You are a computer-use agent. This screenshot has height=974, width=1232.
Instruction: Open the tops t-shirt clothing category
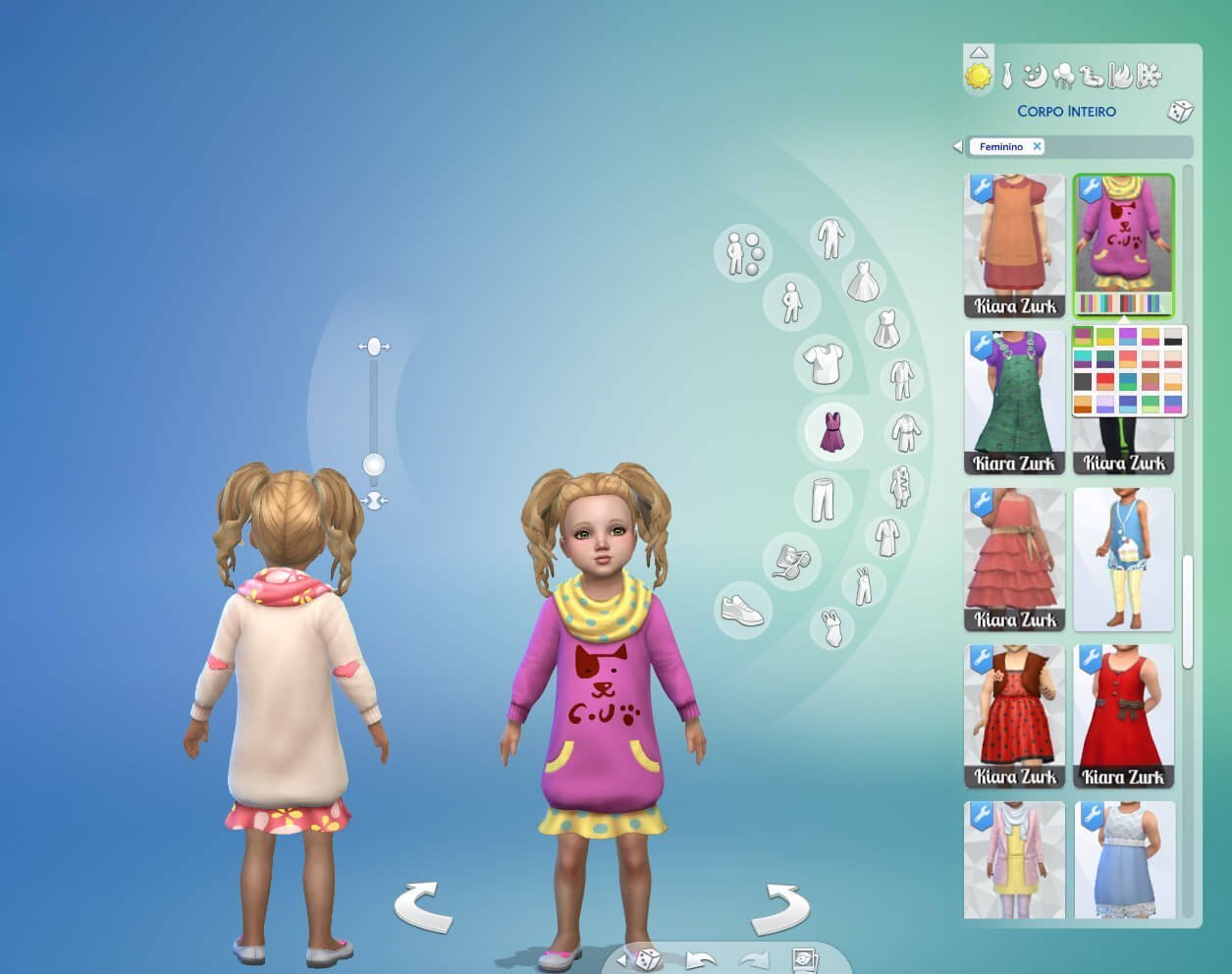pyautogui.click(x=823, y=365)
